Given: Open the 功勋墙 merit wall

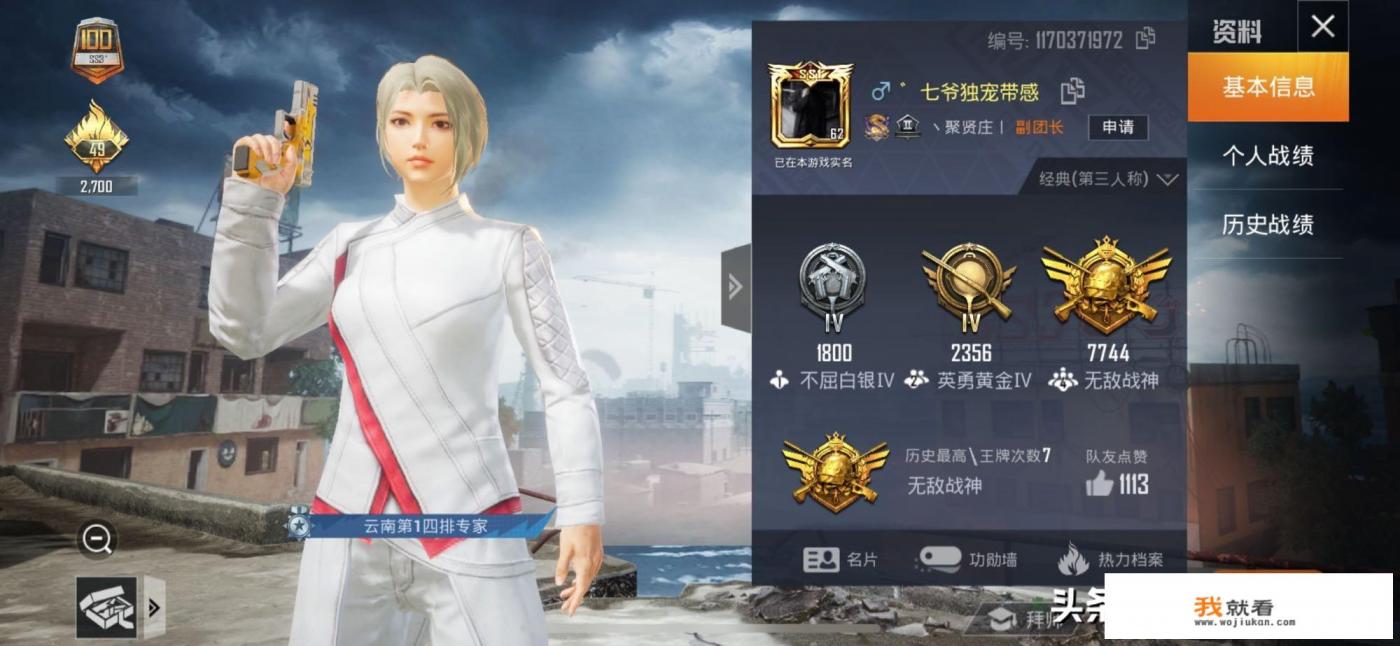Looking at the screenshot, I should (967, 560).
